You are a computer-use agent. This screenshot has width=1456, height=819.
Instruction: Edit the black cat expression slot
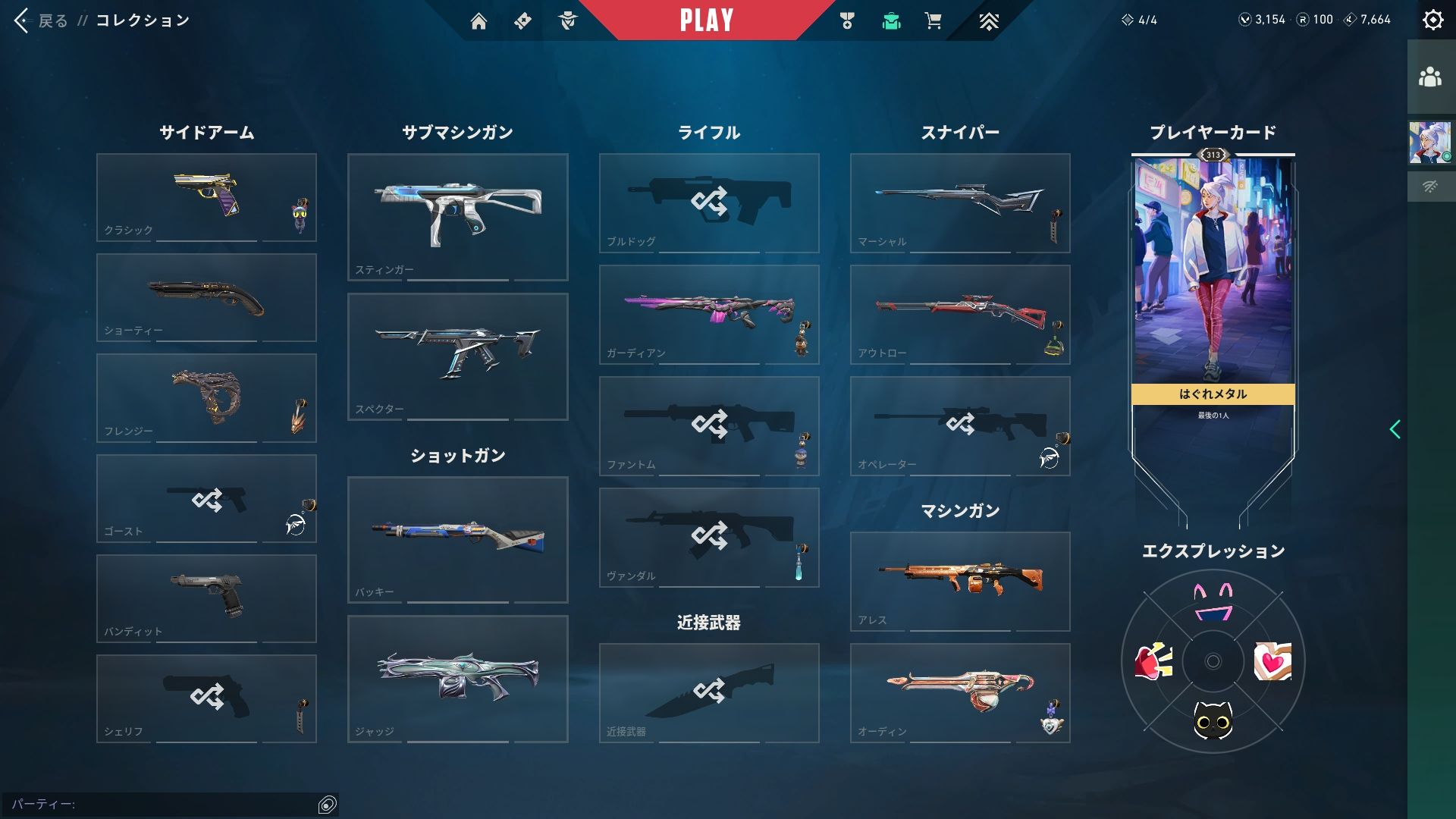1213,719
